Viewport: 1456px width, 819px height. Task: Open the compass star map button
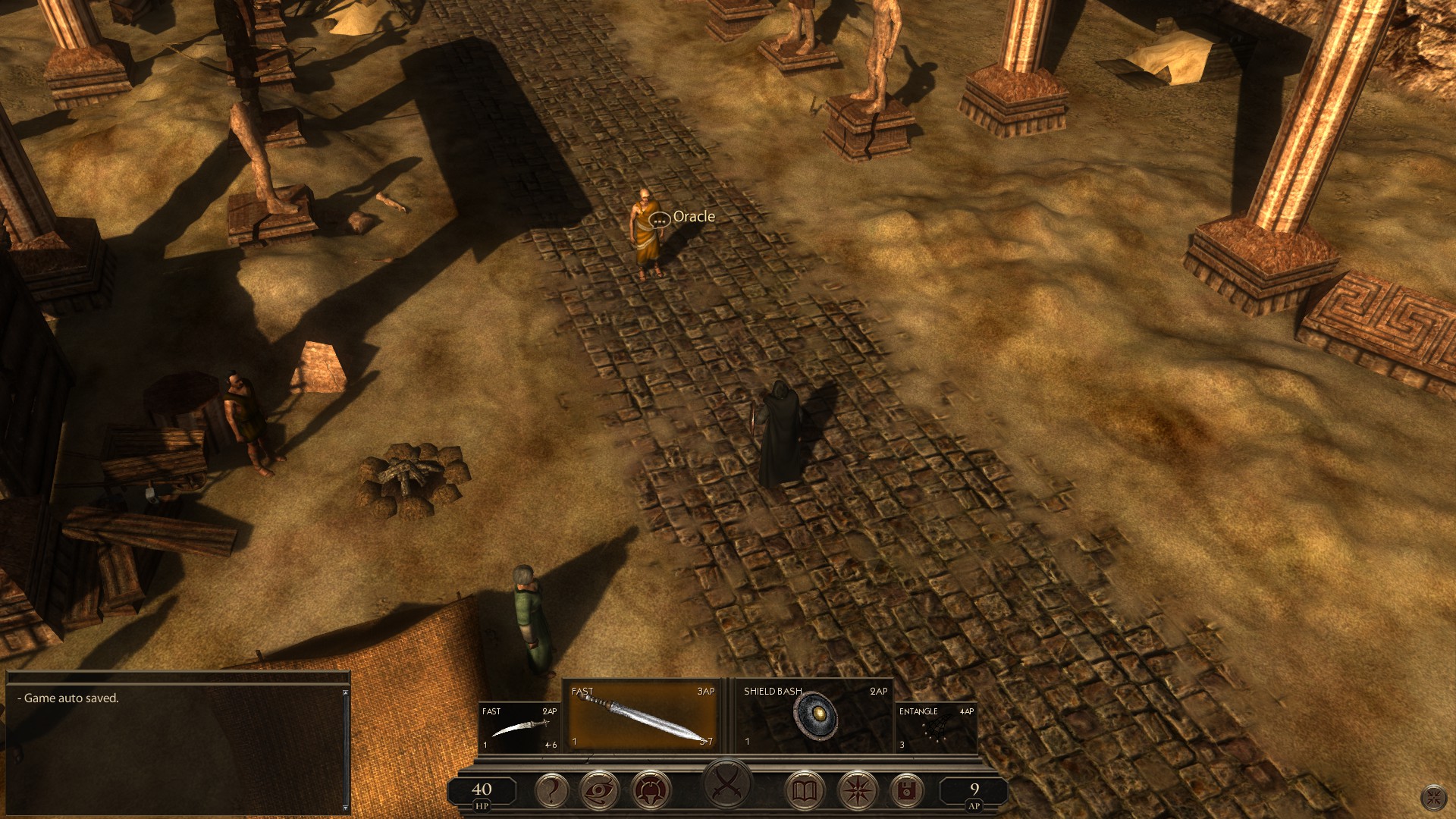857,791
